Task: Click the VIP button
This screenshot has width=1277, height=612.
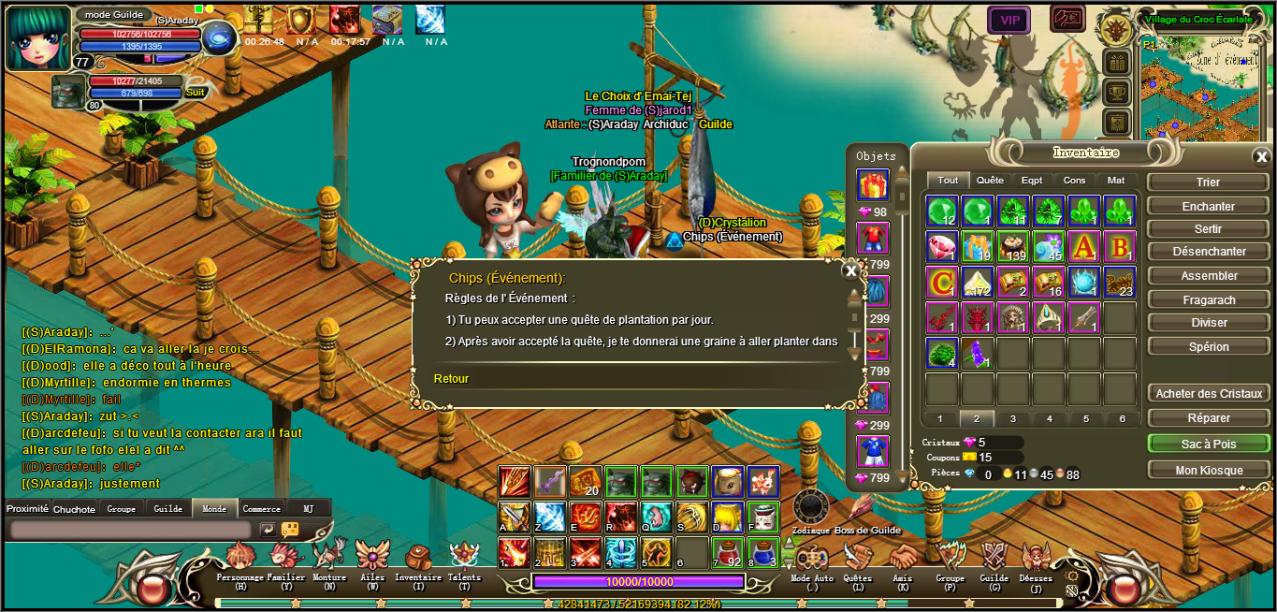Action: coord(1009,20)
